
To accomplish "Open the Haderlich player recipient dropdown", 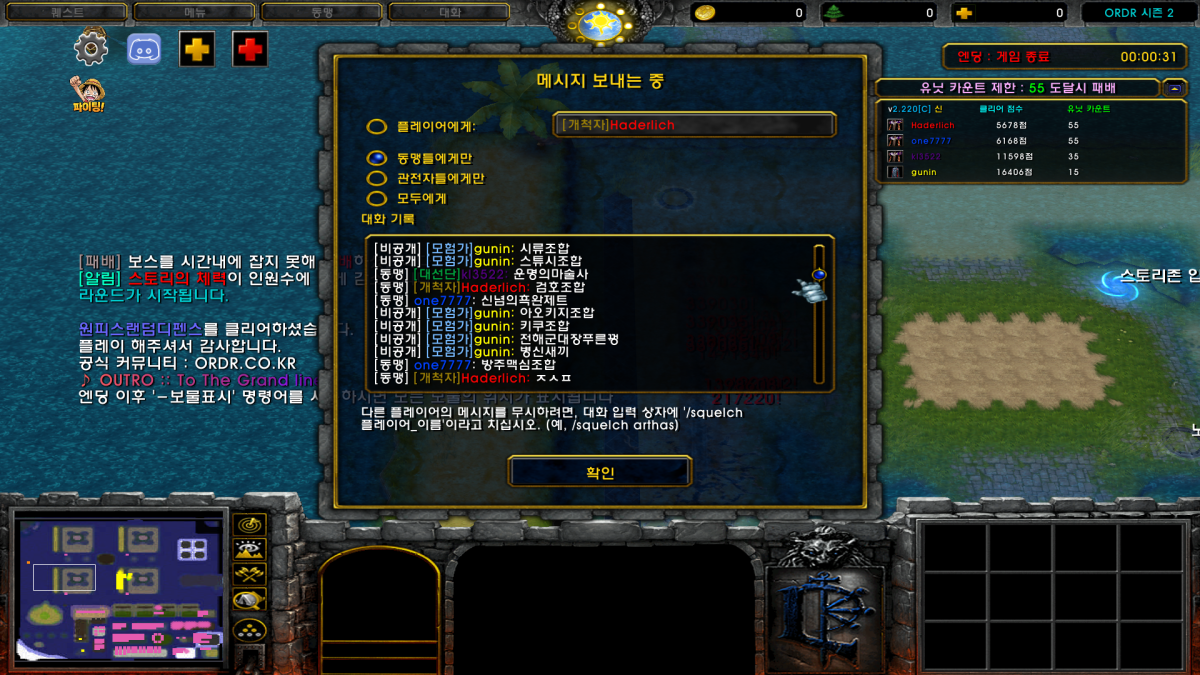I will click(694, 125).
